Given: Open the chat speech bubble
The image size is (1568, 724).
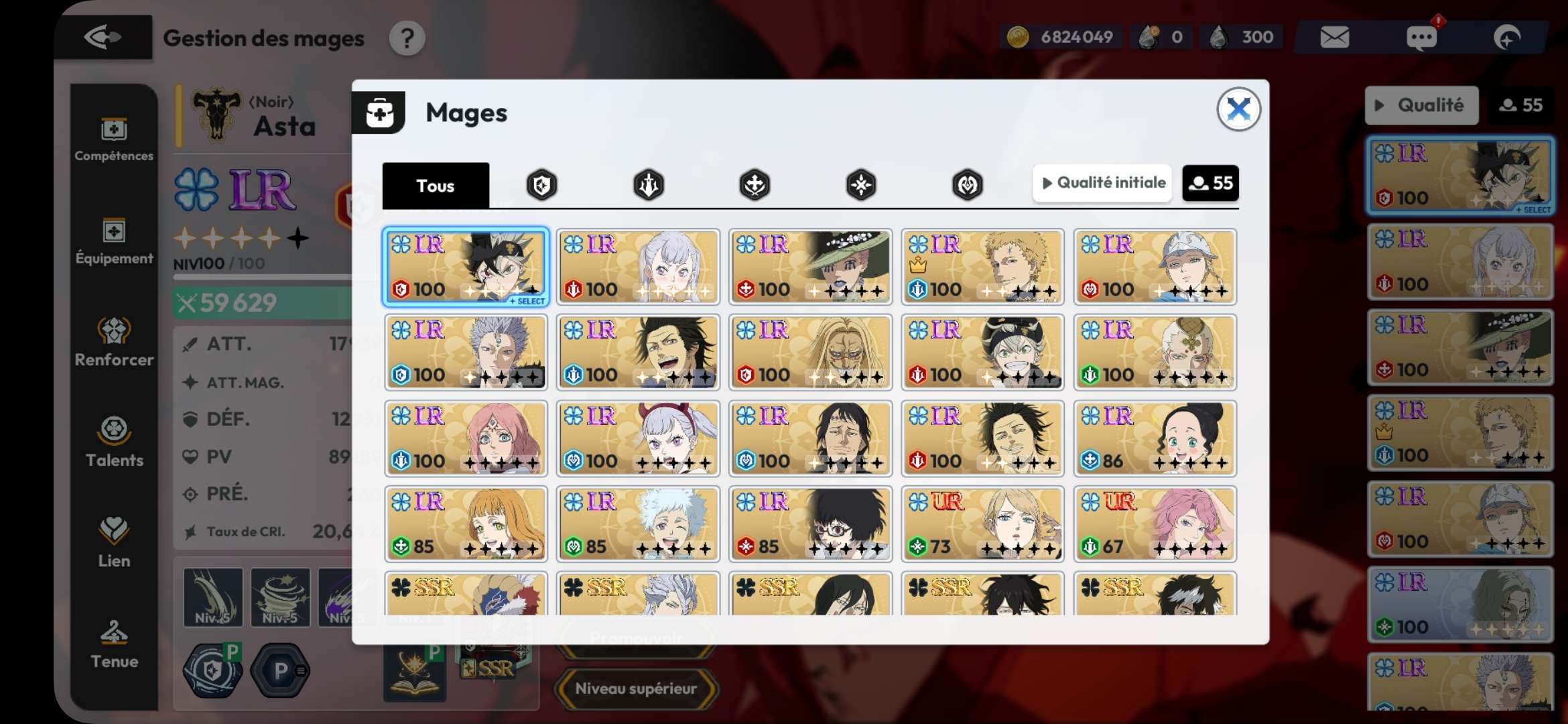Looking at the screenshot, I should [1421, 38].
